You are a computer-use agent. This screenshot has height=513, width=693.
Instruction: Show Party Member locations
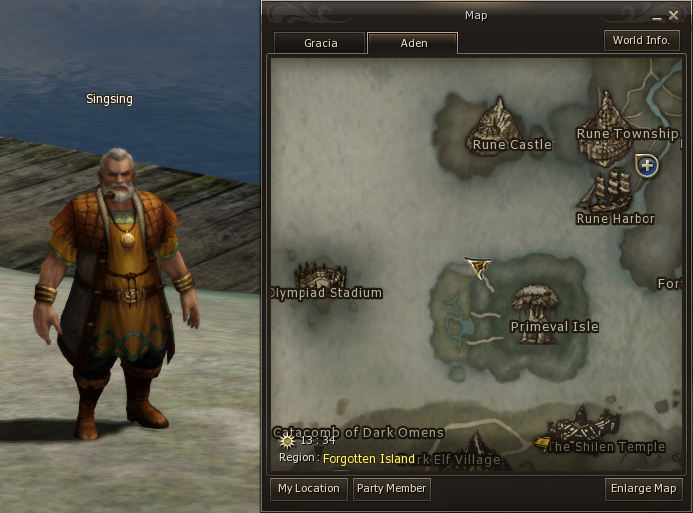point(392,489)
